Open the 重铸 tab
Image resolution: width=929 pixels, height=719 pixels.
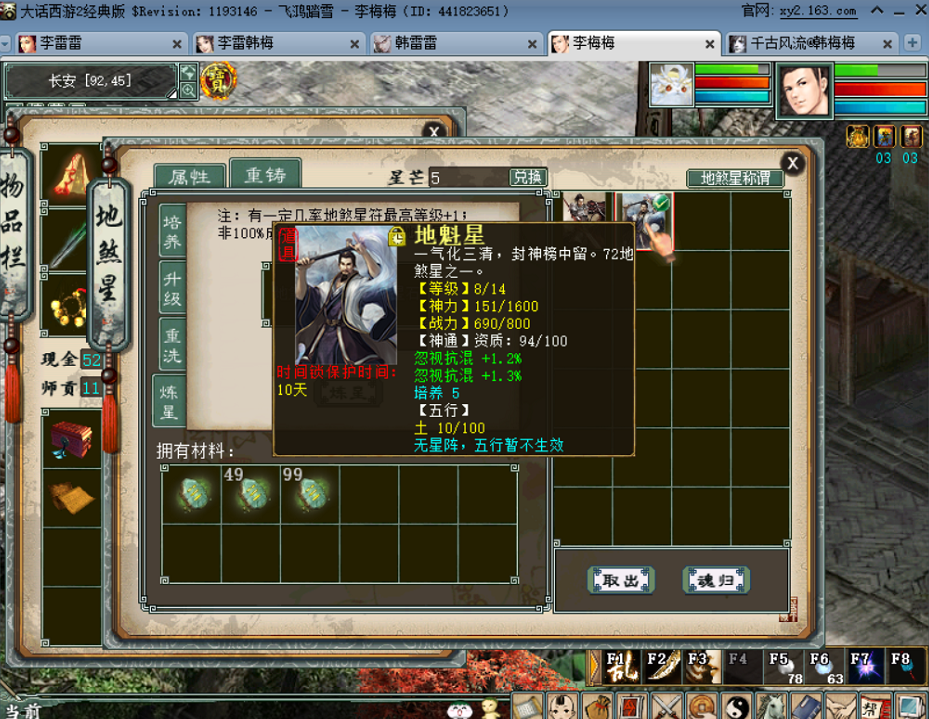(264, 175)
